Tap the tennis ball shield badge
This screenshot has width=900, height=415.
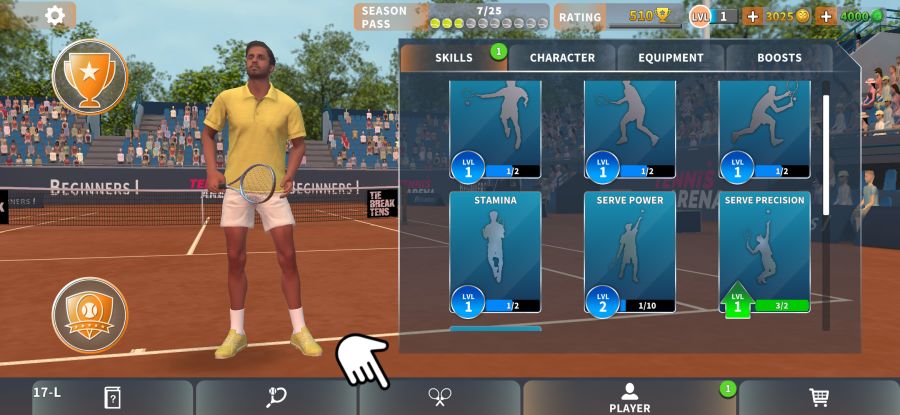point(90,314)
